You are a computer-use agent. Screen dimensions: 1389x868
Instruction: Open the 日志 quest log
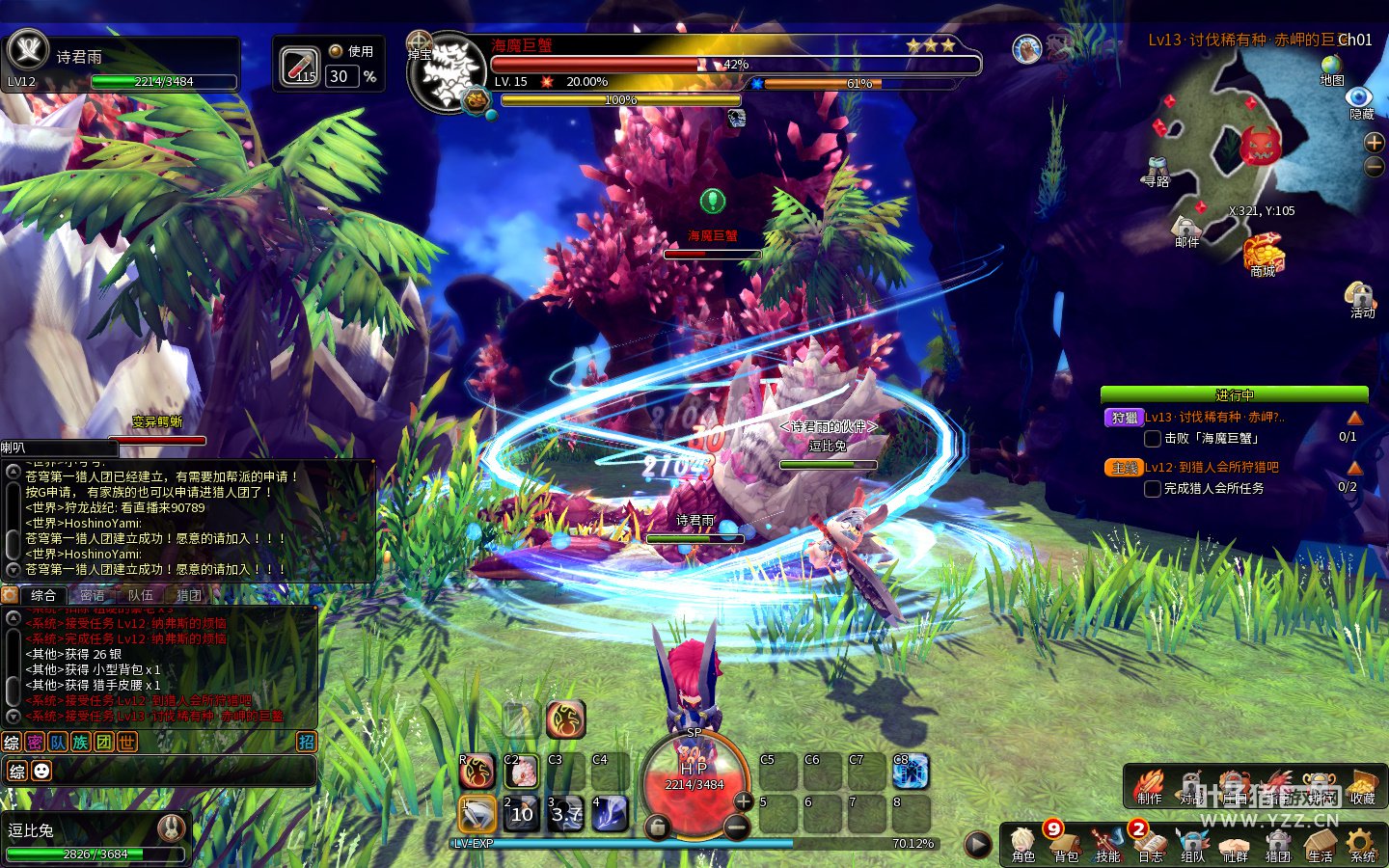click(1150, 843)
